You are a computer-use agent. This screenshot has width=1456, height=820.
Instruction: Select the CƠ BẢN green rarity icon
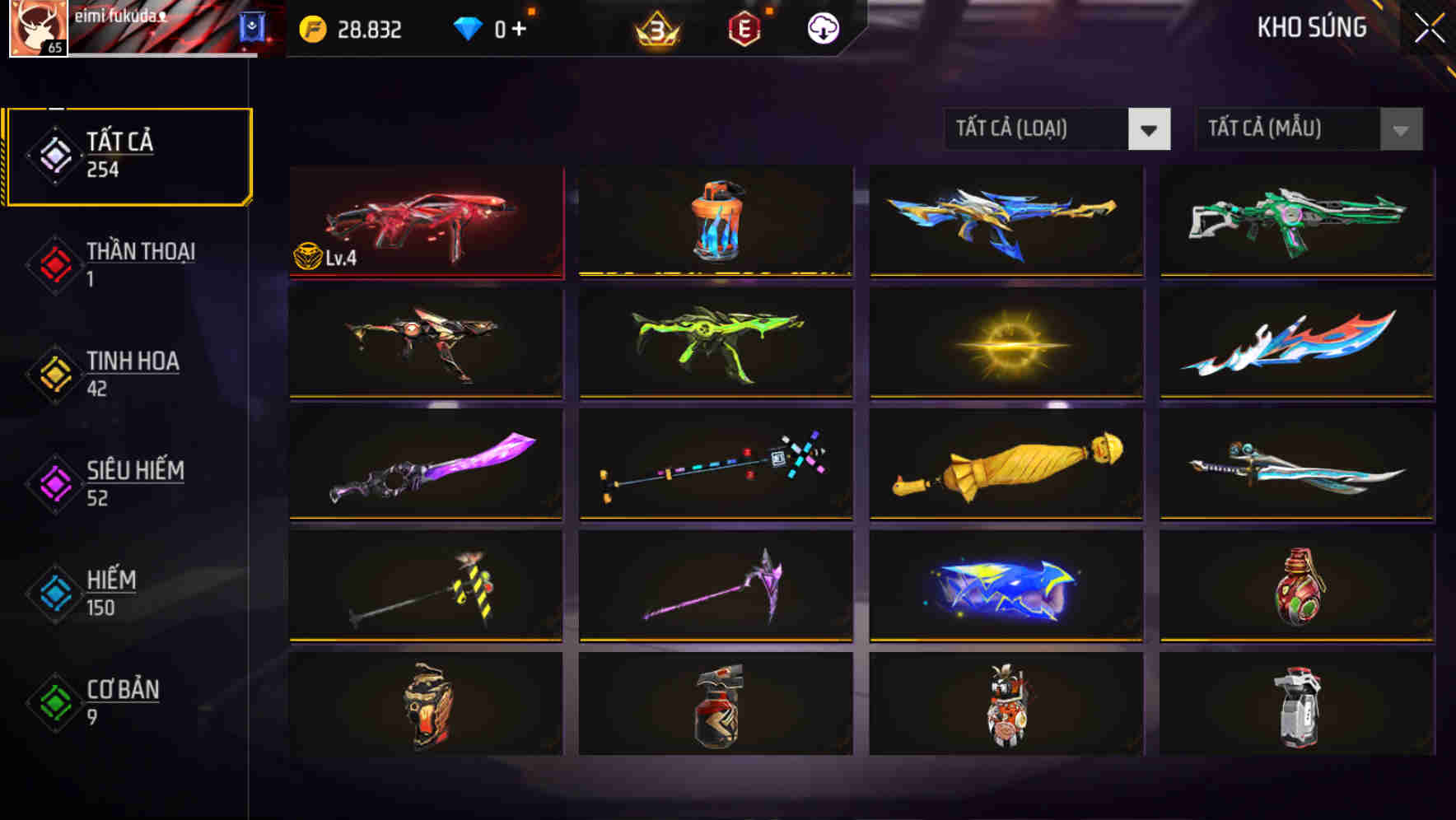pos(53,701)
